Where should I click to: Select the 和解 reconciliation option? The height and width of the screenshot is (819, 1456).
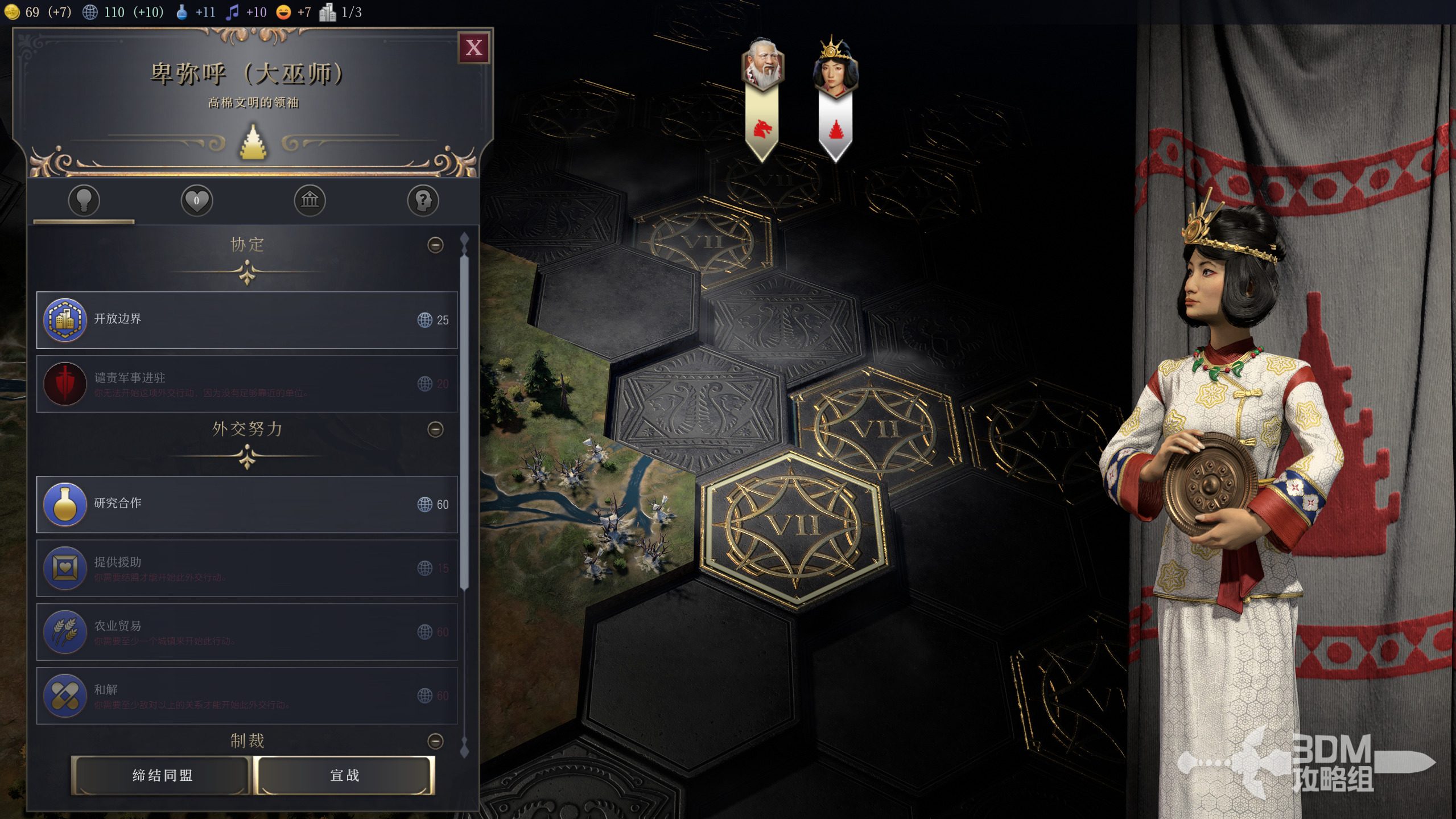click(x=247, y=695)
